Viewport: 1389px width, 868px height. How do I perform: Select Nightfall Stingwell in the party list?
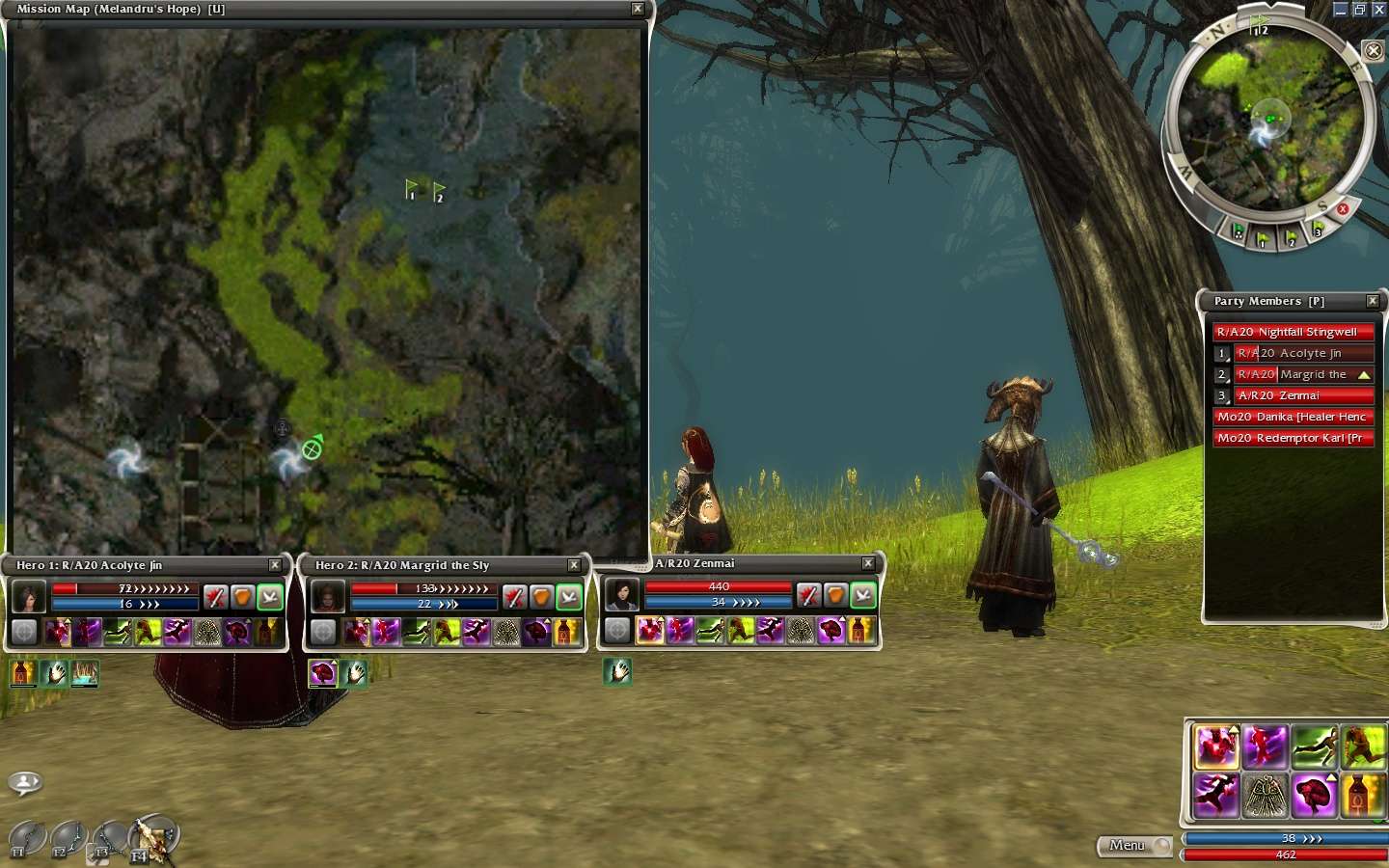click(x=1293, y=332)
